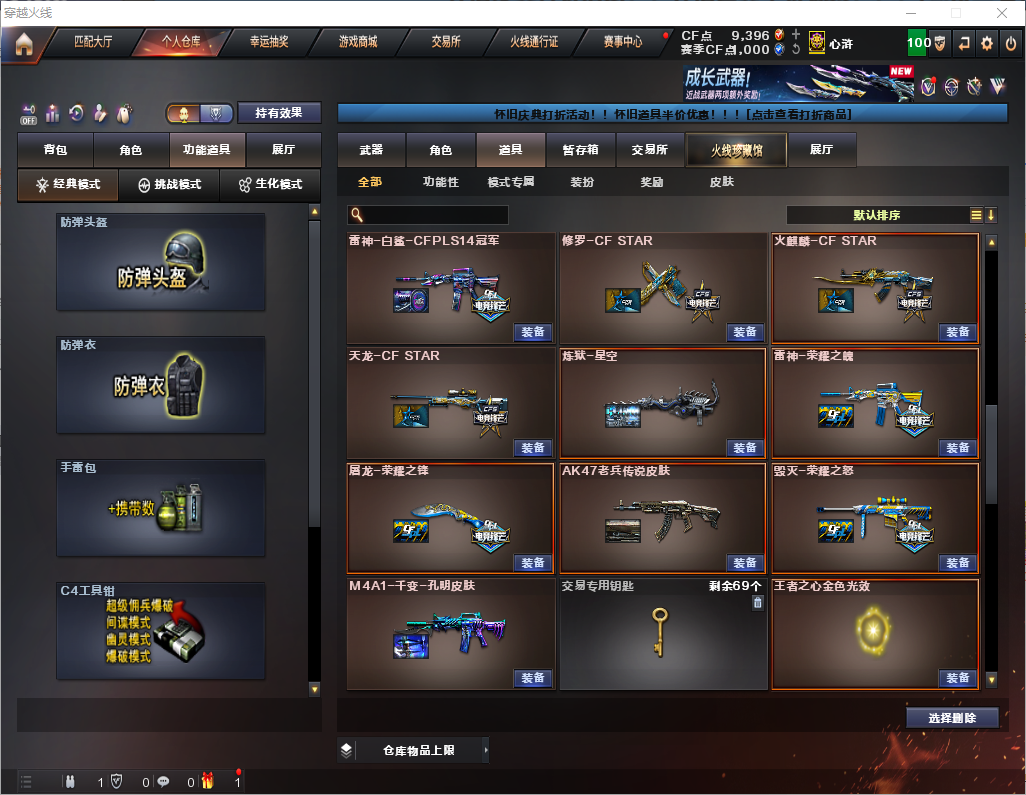Click the 选择删除 button
Viewport: 1026px width, 795px height.
pyautogui.click(x=951, y=718)
